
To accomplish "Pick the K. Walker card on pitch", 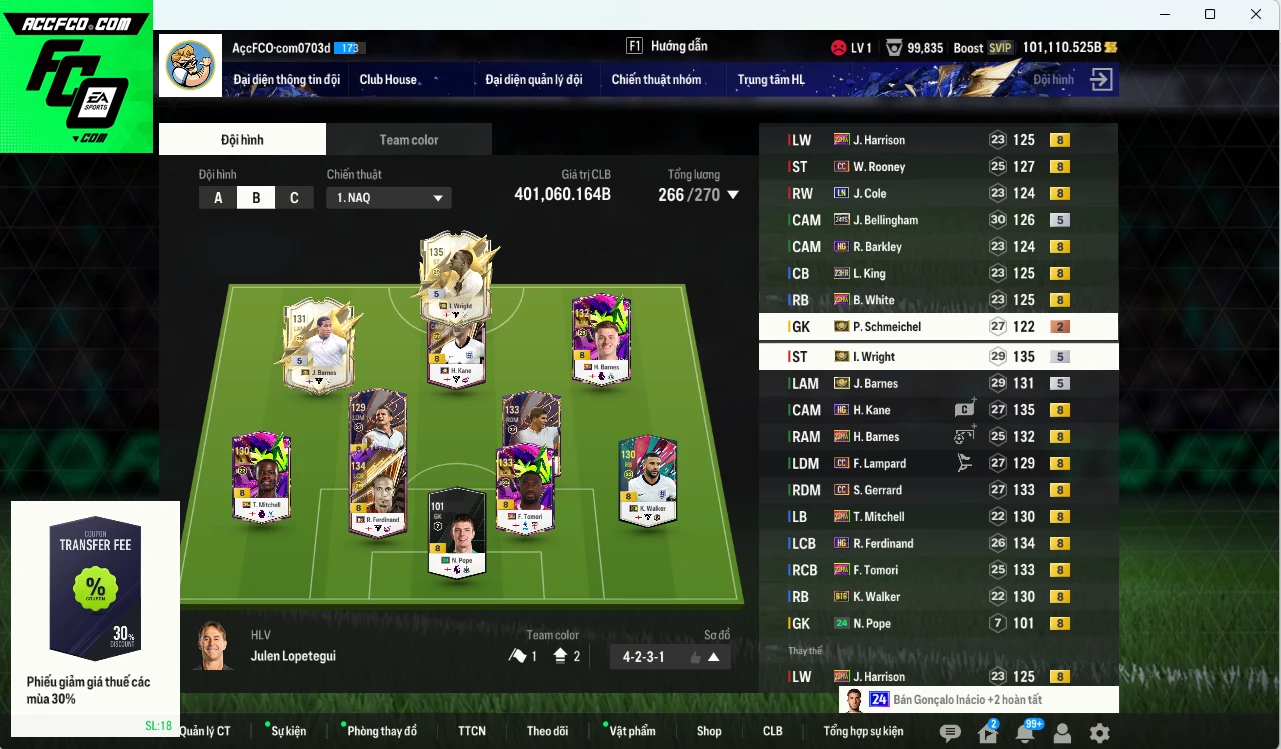I will pos(646,480).
